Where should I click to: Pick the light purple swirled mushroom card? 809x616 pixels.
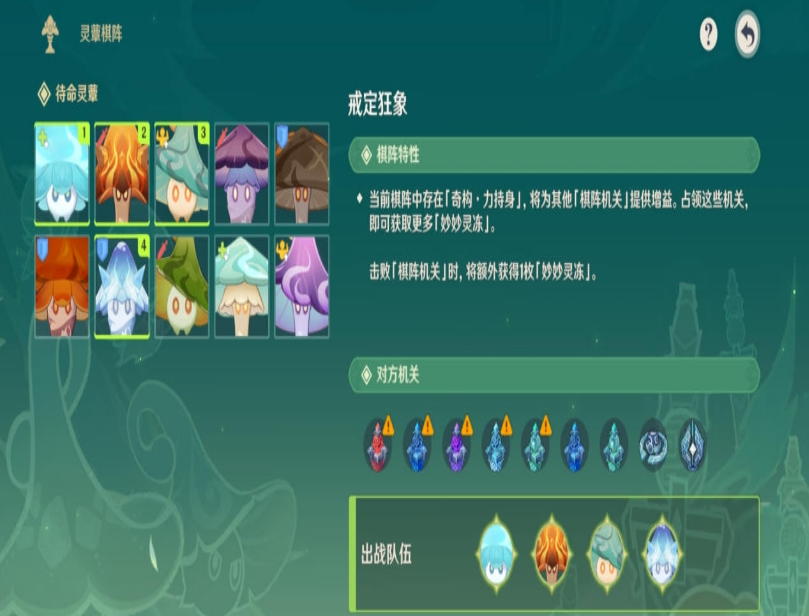coord(302,287)
